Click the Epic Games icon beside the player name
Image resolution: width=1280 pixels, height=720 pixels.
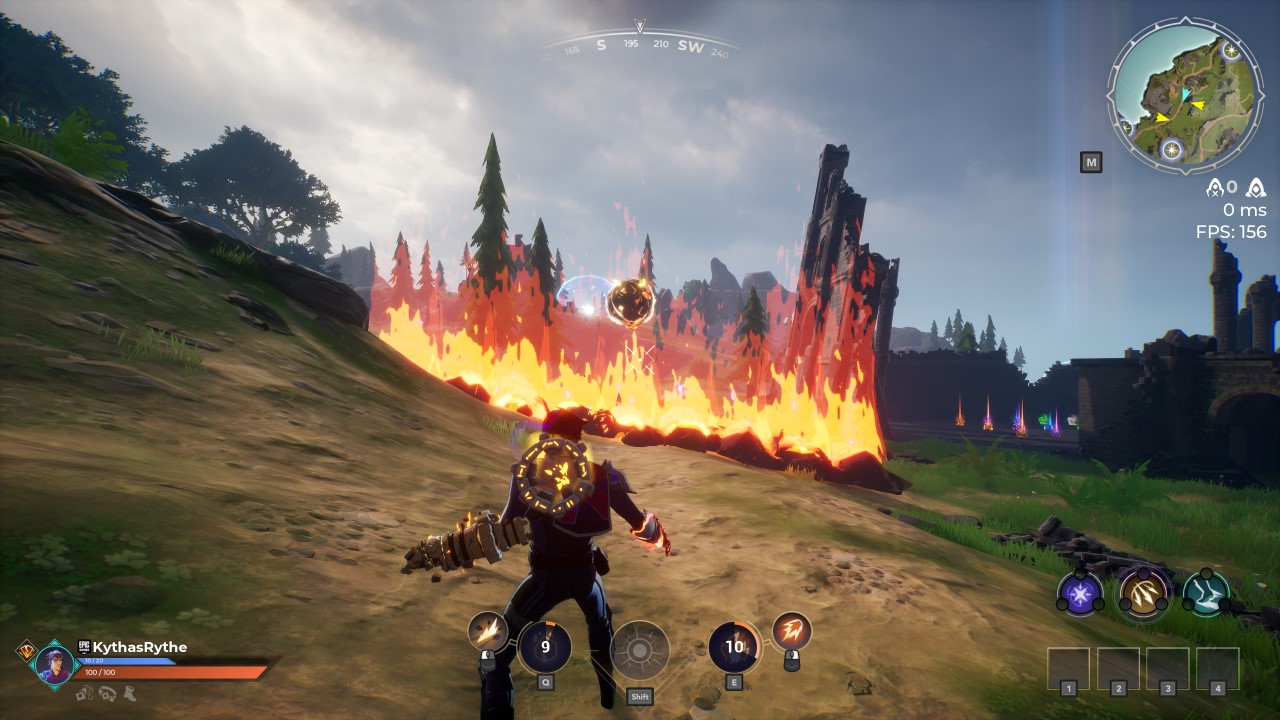(x=83, y=645)
